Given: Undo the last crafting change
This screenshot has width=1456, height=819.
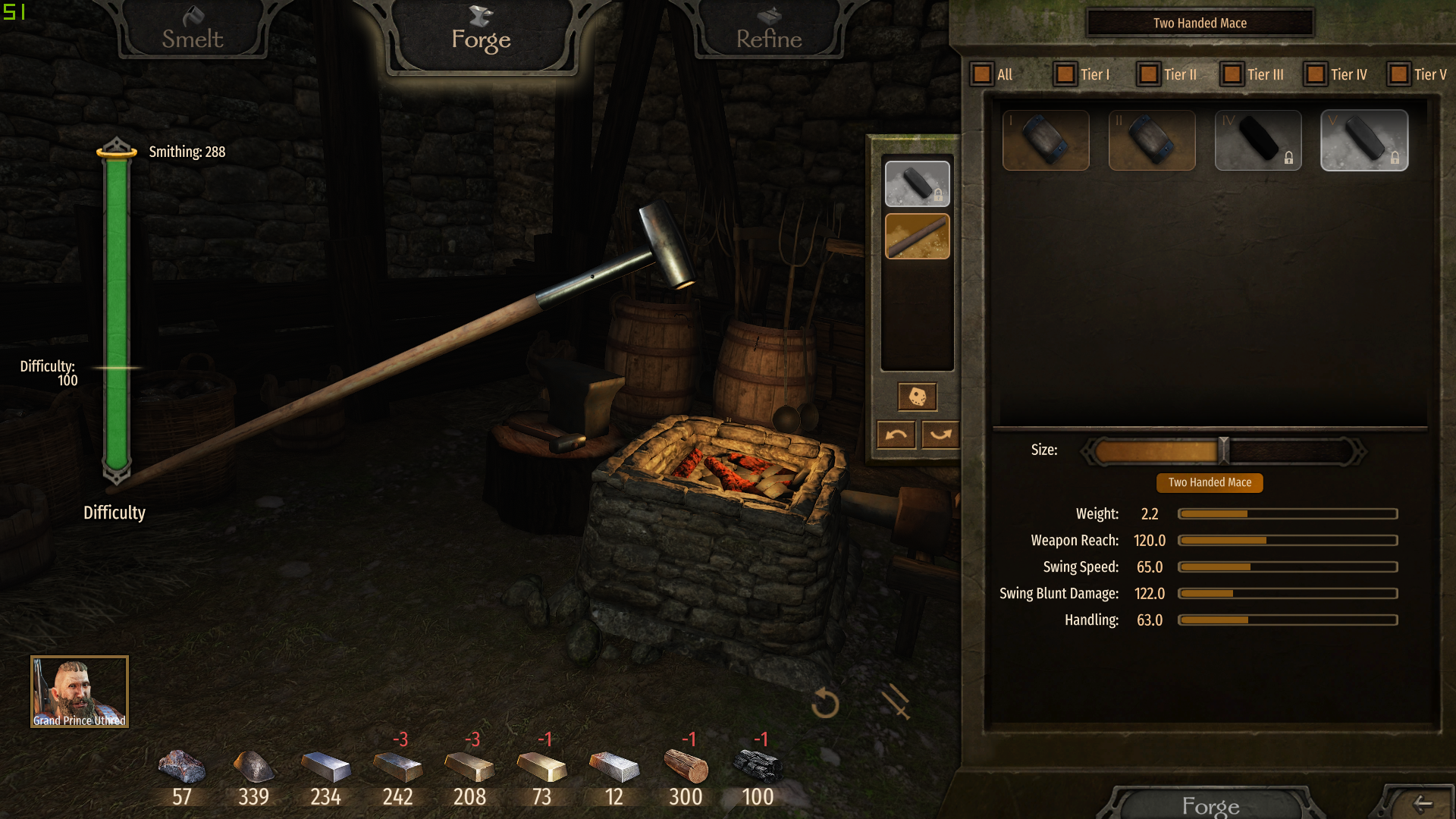Looking at the screenshot, I should (896, 435).
